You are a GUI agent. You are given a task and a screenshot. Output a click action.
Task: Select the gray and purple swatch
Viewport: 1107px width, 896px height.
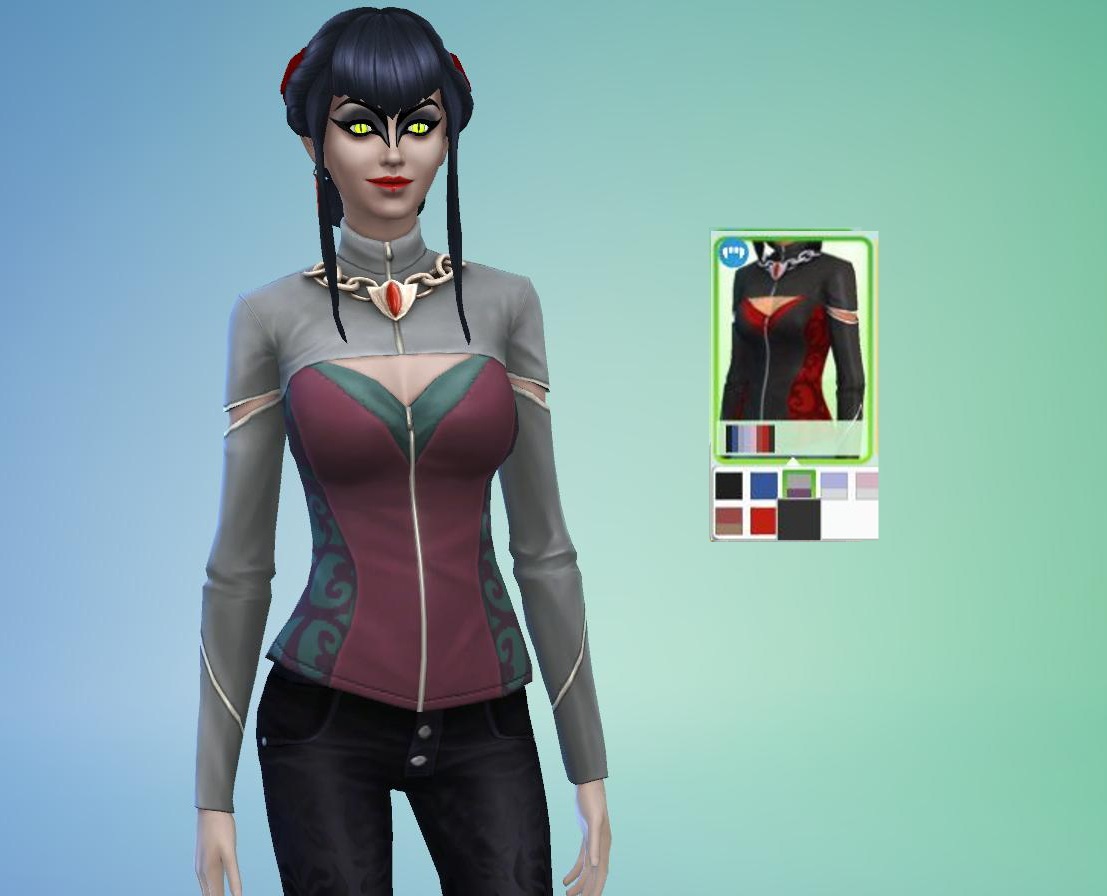pyautogui.click(x=798, y=485)
